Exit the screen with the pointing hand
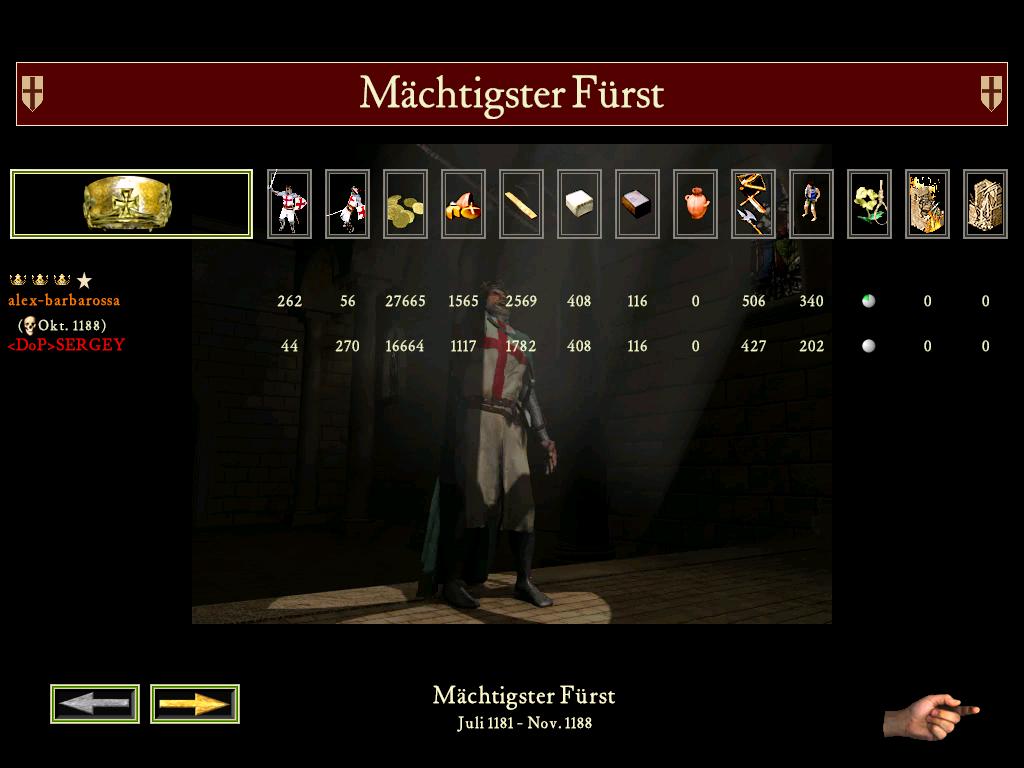The image size is (1024, 768). coord(930,714)
